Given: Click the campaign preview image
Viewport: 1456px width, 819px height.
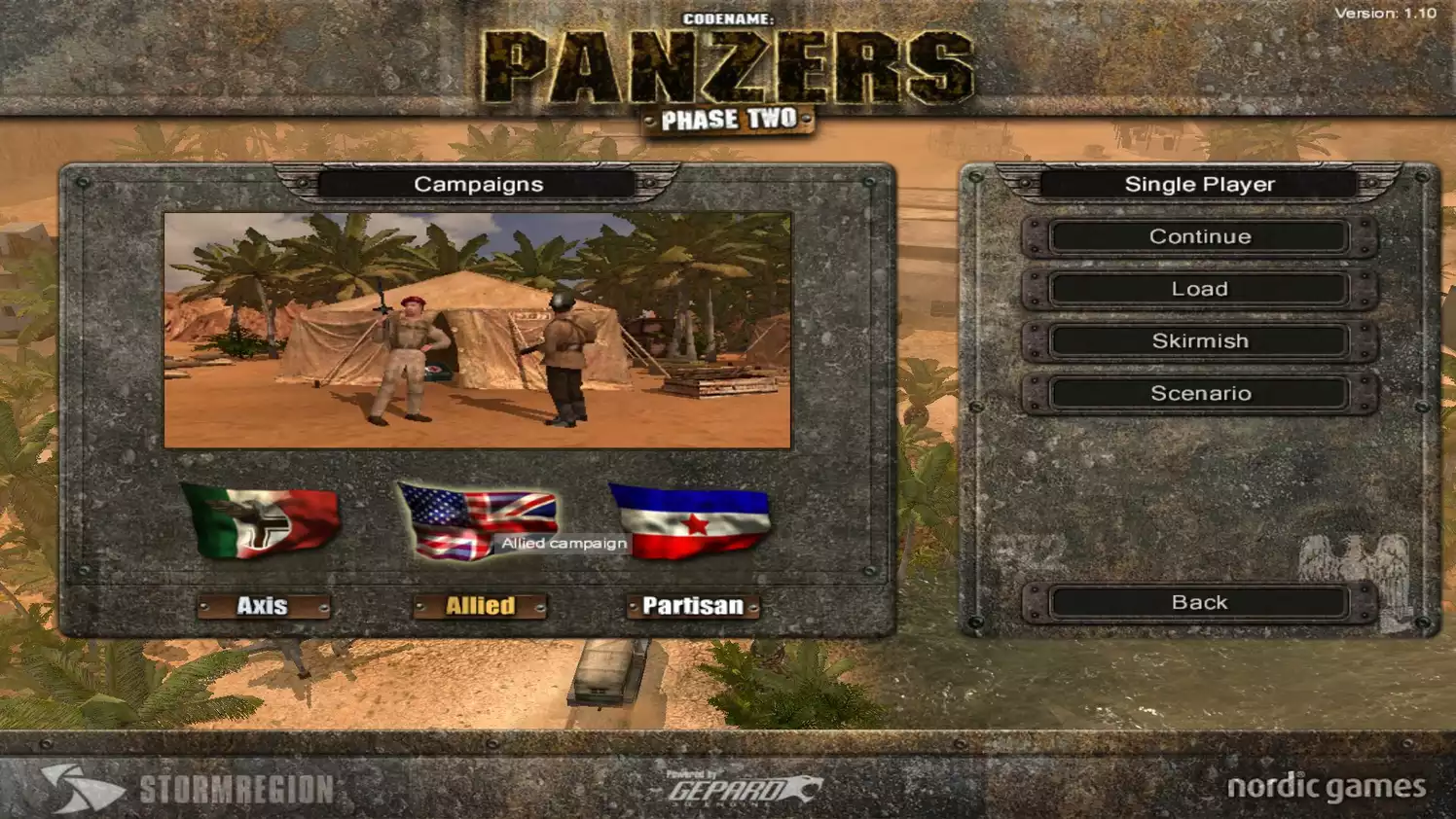Looking at the screenshot, I should coord(479,326).
